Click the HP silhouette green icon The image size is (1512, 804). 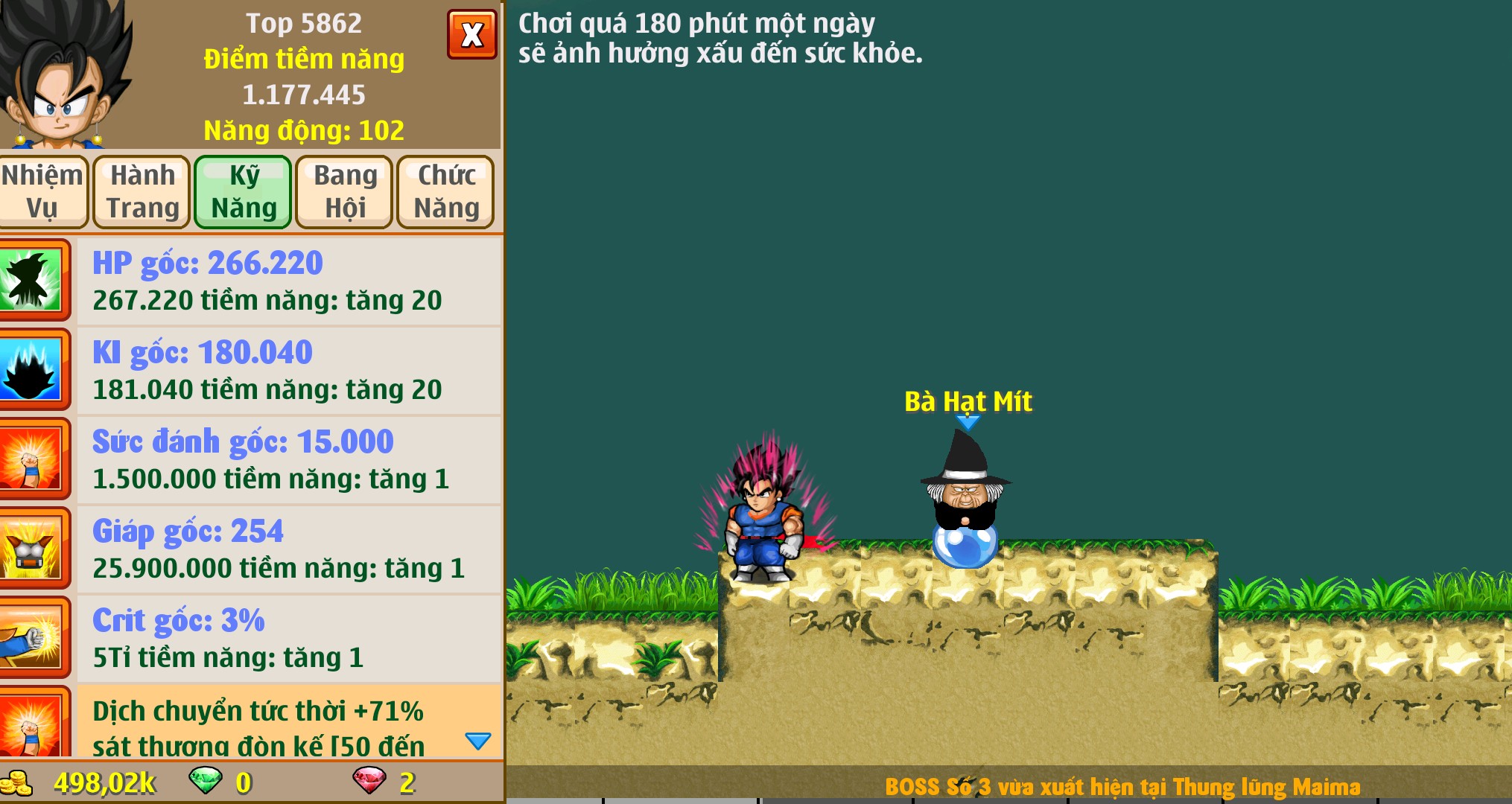click(32, 280)
